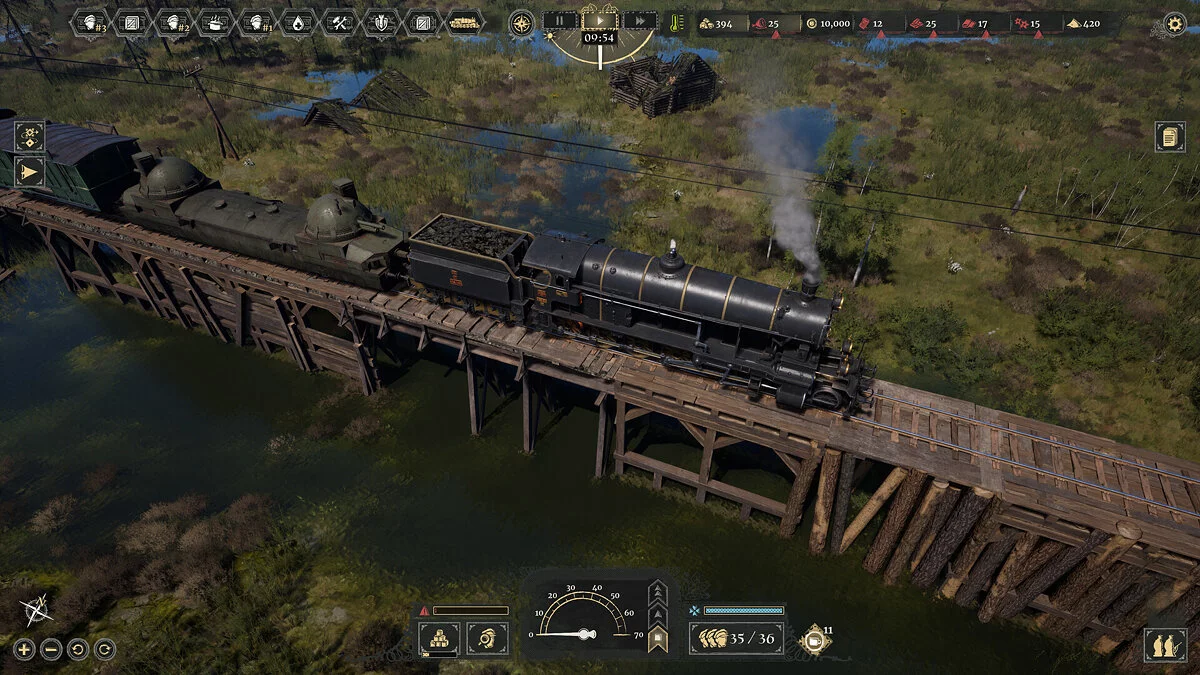Select the soldier squad #3 wagon icon
This screenshot has height=675, width=1200.
(x=91, y=22)
